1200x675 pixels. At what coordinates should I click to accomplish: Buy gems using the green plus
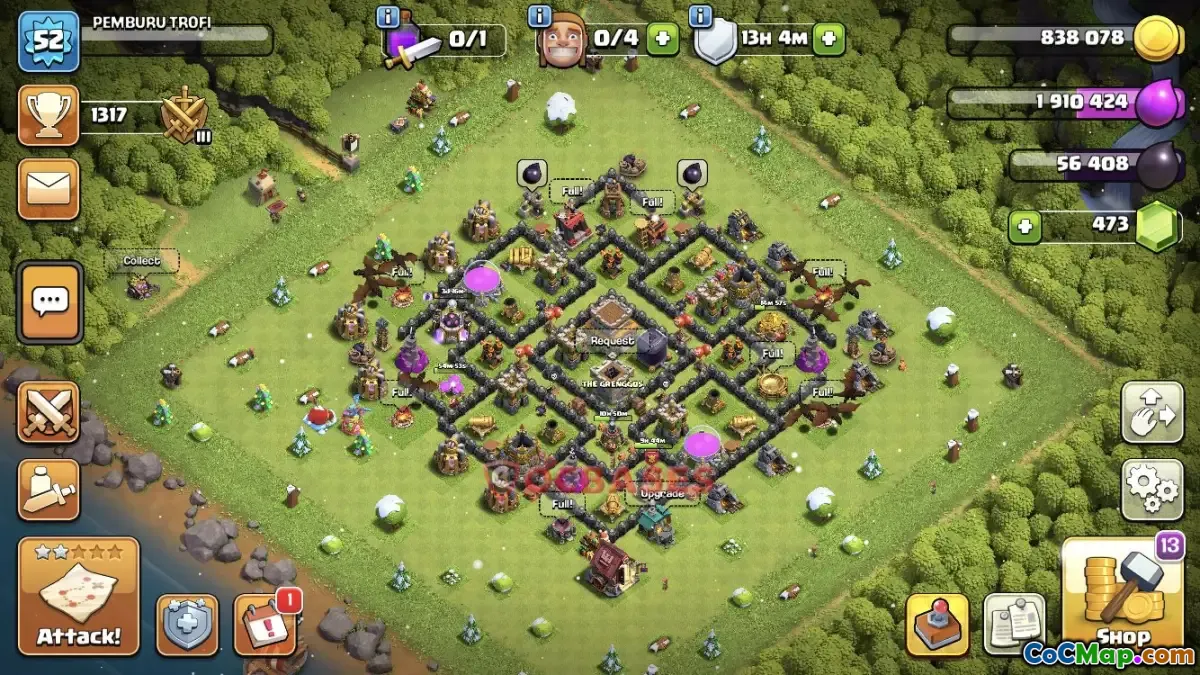click(x=1023, y=226)
